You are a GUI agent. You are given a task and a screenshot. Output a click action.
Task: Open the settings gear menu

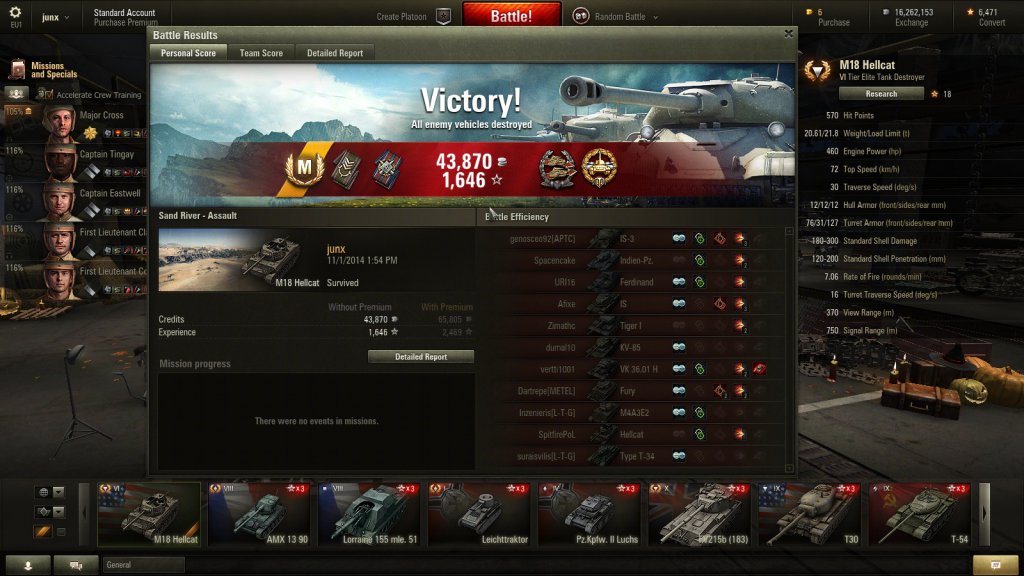(x=15, y=14)
